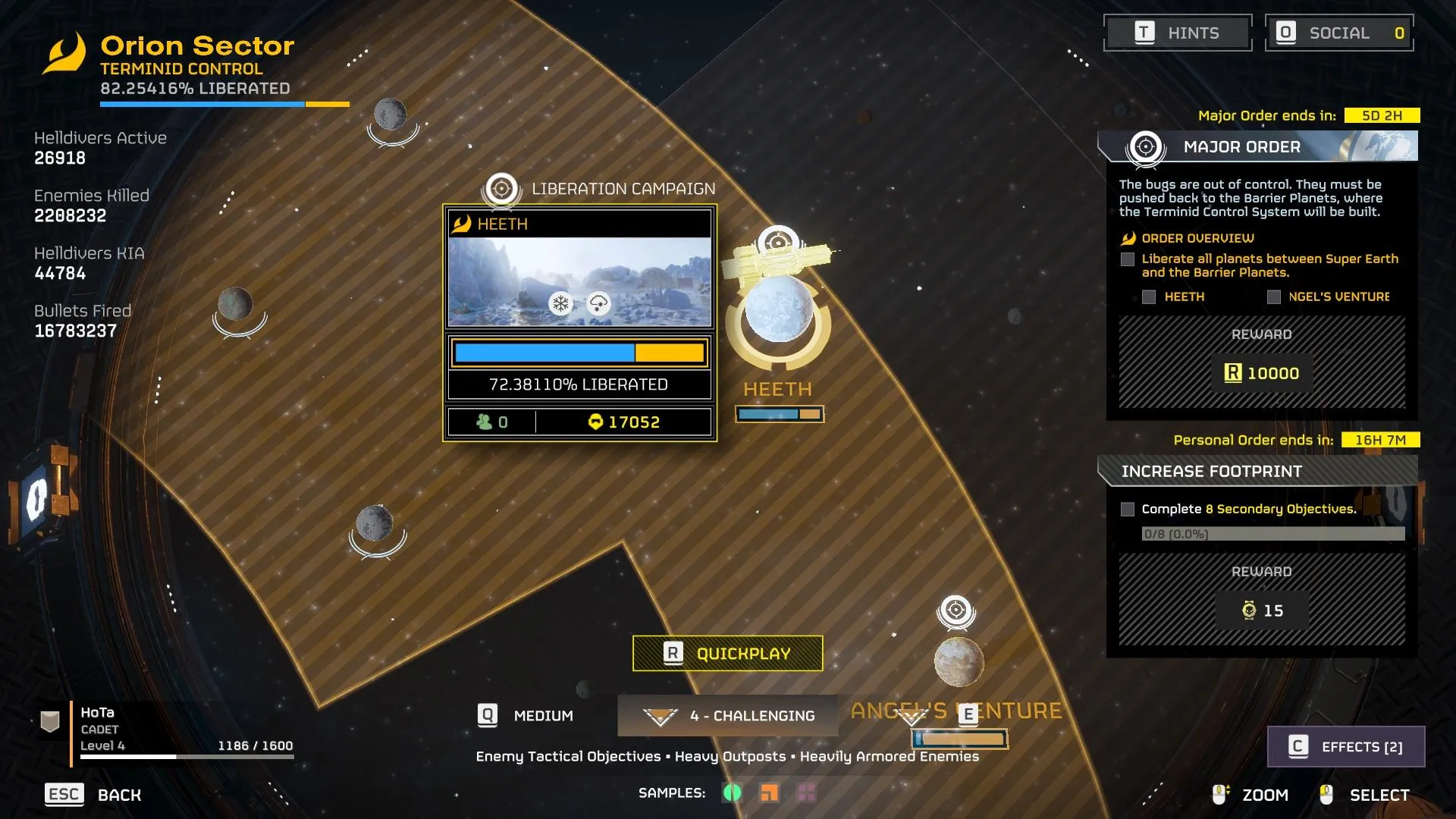The height and width of the screenshot is (819, 1456).
Task: Select the Angel's Venture planet
Action: click(959, 661)
